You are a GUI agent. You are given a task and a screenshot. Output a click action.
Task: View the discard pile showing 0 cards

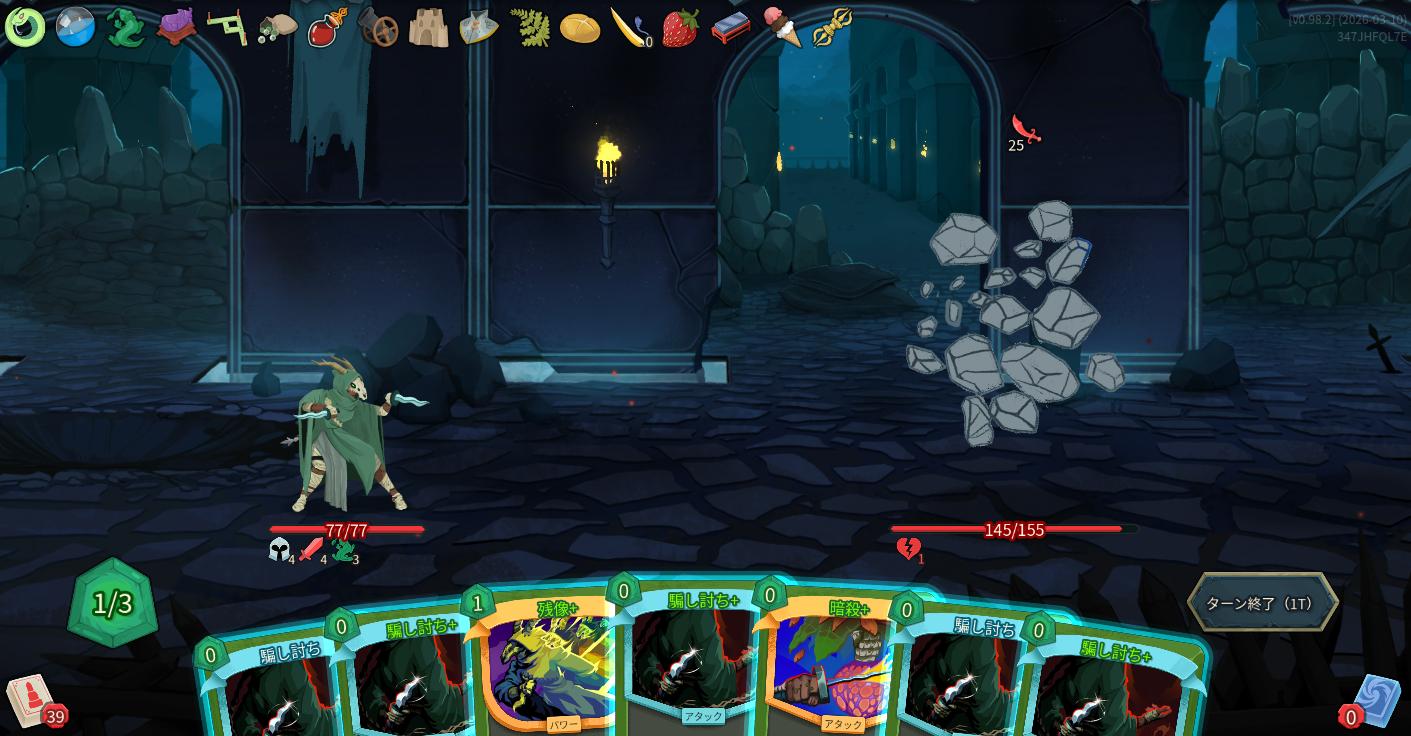(1374, 701)
